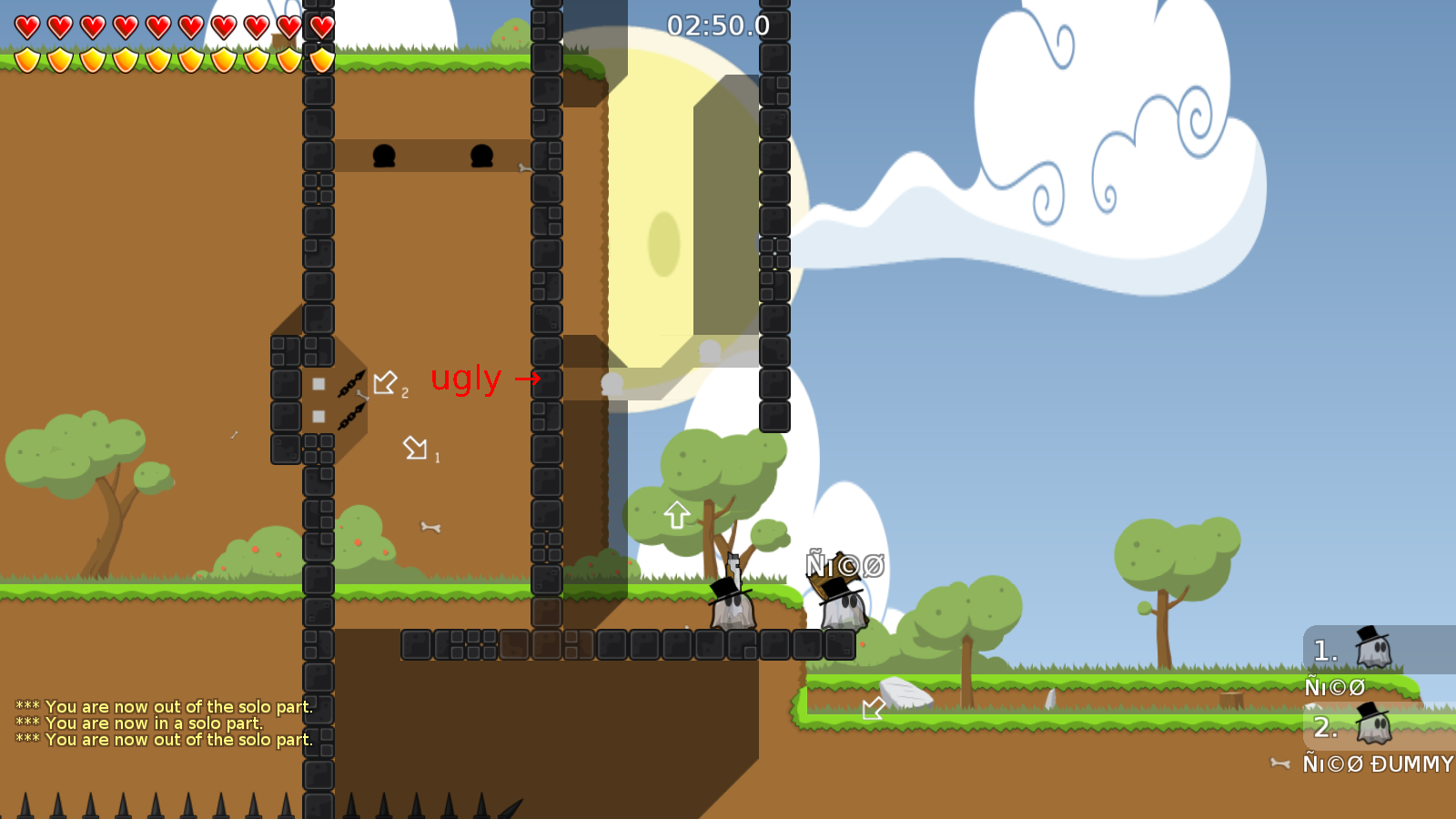Toggle the lower white switch square on the wall
Viewport: 1456px width, 819px height.
point(318,416)
